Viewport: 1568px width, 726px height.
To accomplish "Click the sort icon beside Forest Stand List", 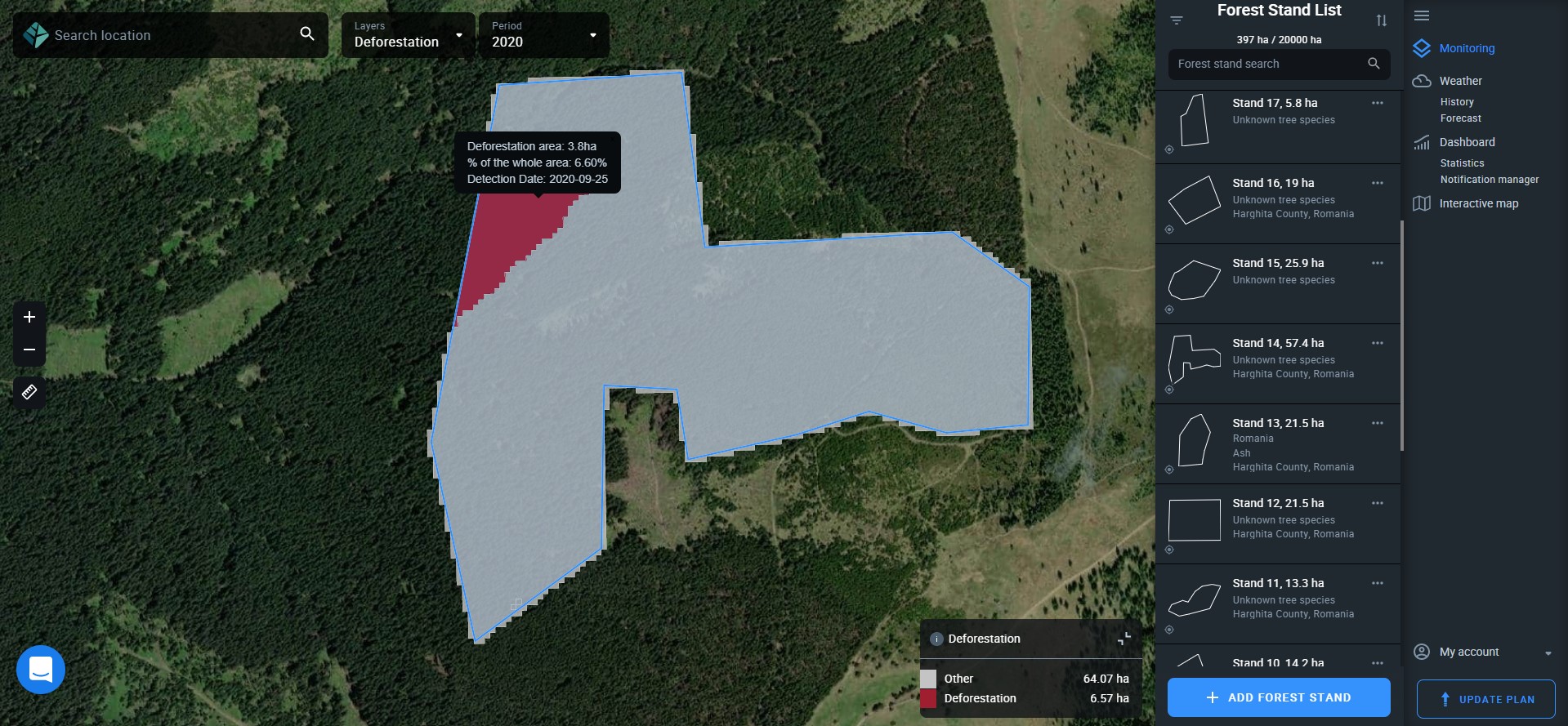I will click(x=1383, y=20).
